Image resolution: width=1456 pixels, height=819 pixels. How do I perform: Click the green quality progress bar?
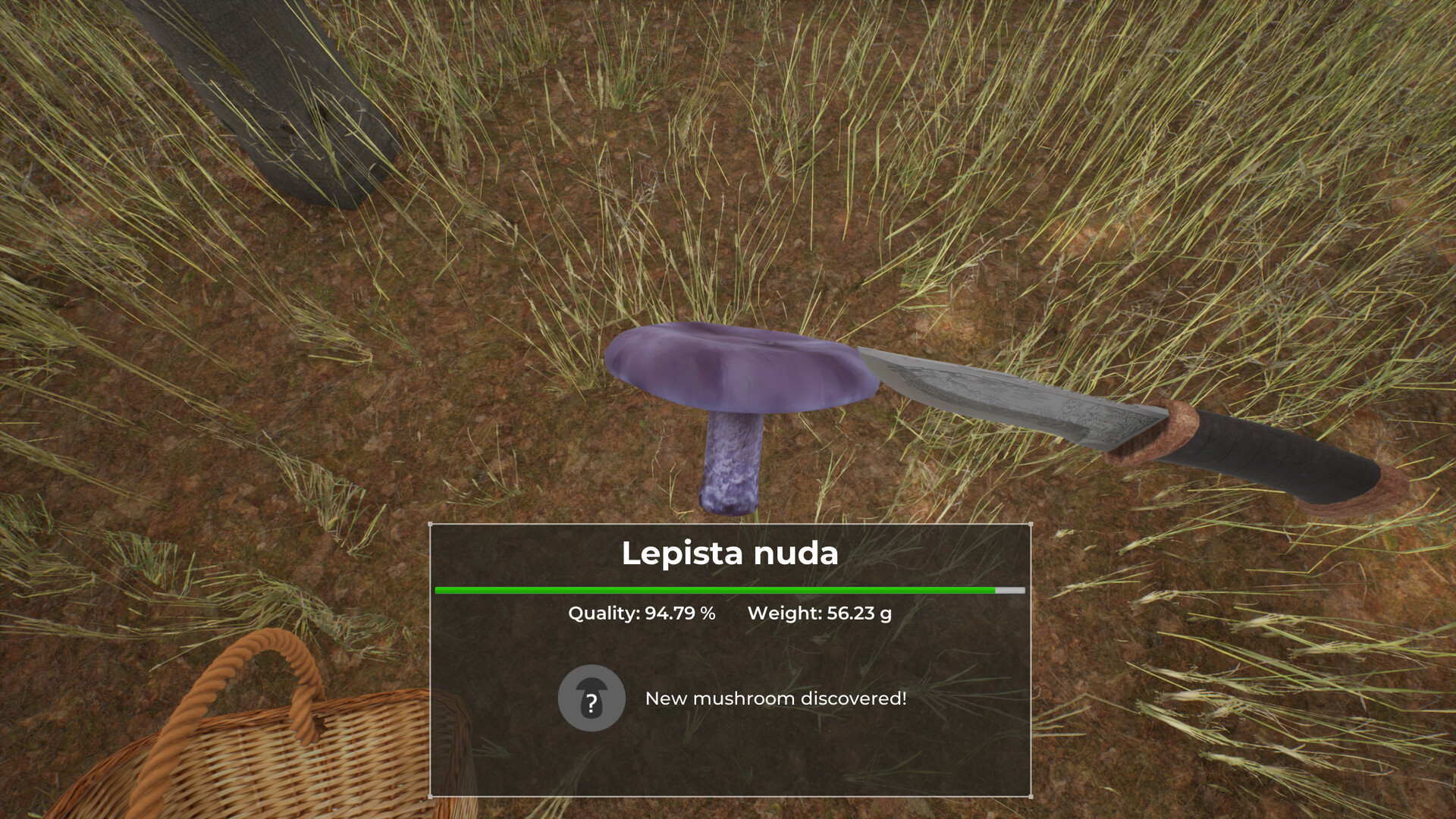pyautogui.click(x=713, y=589)
